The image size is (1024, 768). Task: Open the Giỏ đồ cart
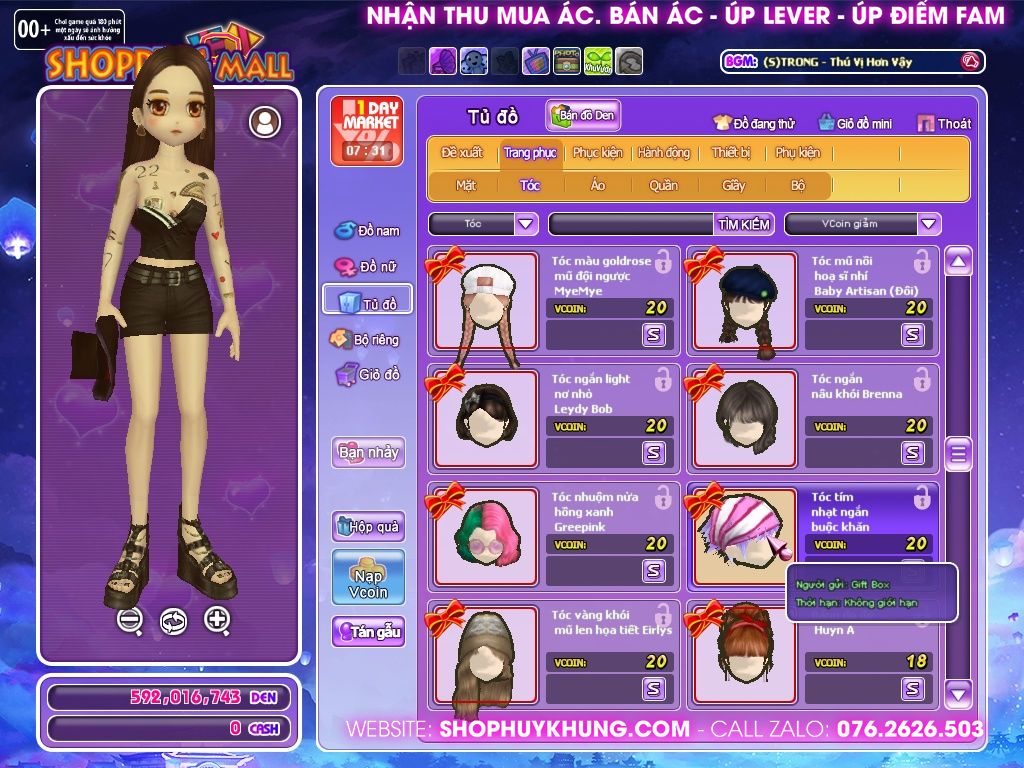tap(368, 375)
